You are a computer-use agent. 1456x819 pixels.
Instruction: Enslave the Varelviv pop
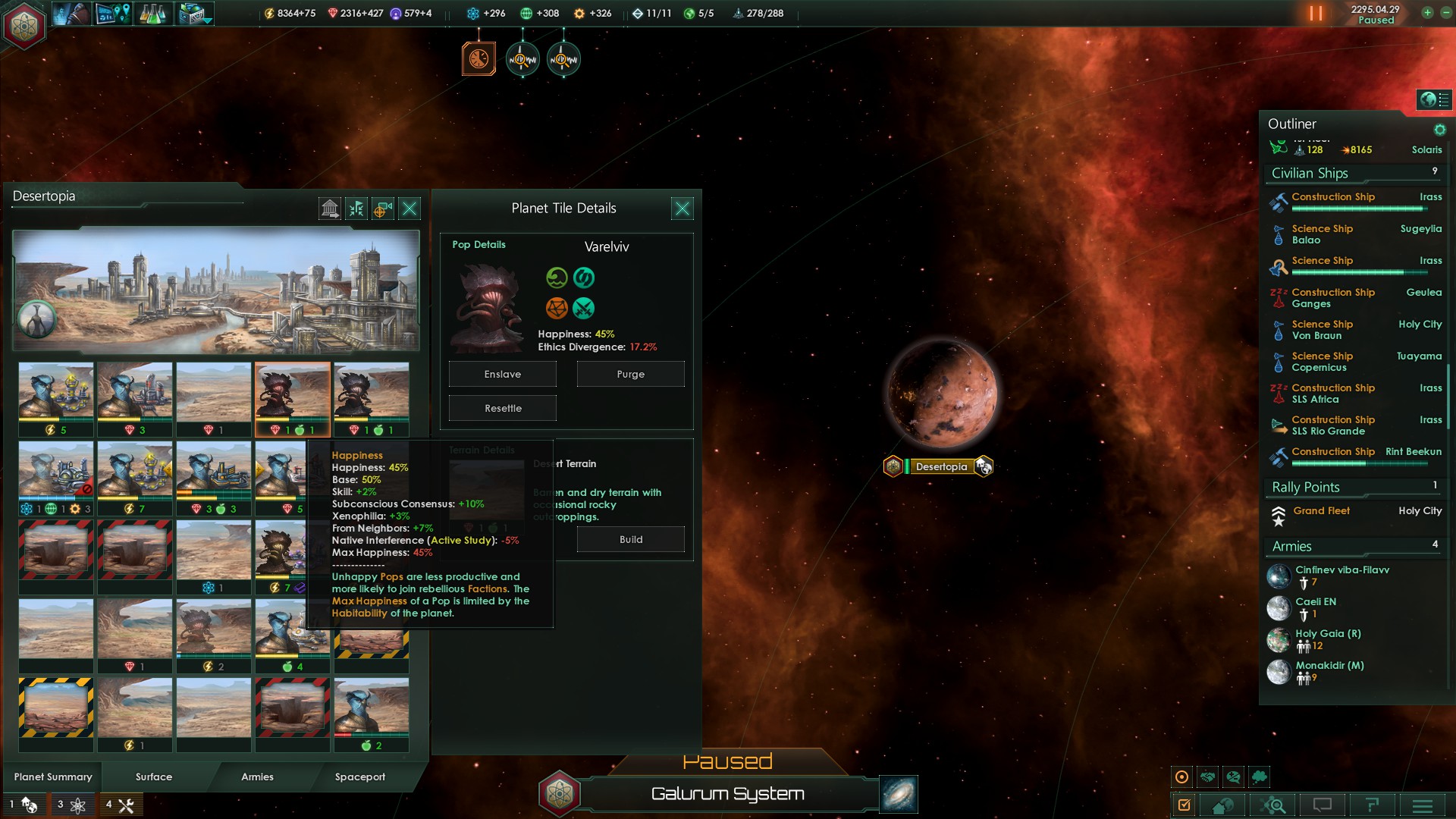(x=502, y=374)
